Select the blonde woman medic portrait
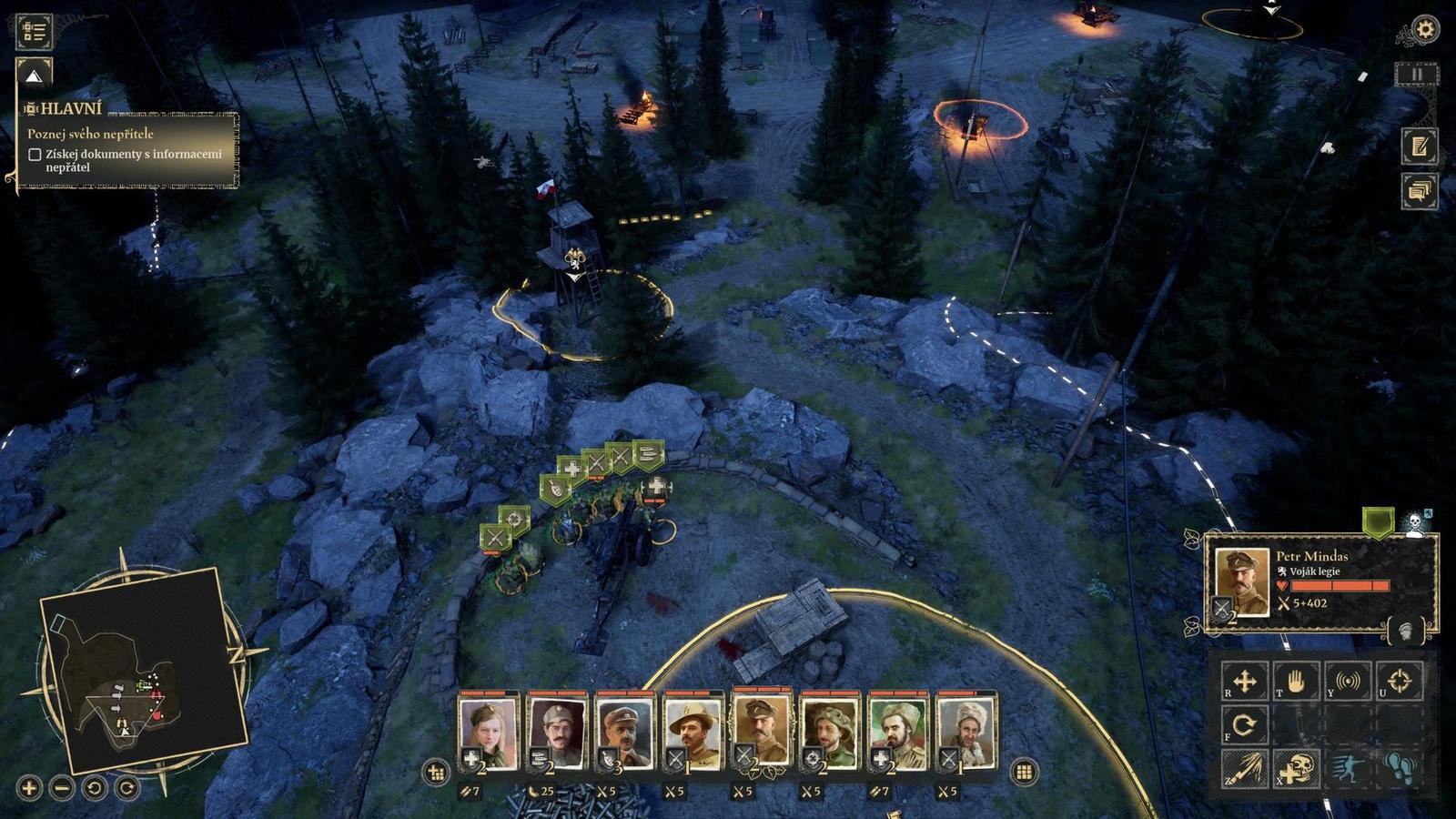This screenshot has width=1456, height=819. pyautogui.click(x=488, y=733)
